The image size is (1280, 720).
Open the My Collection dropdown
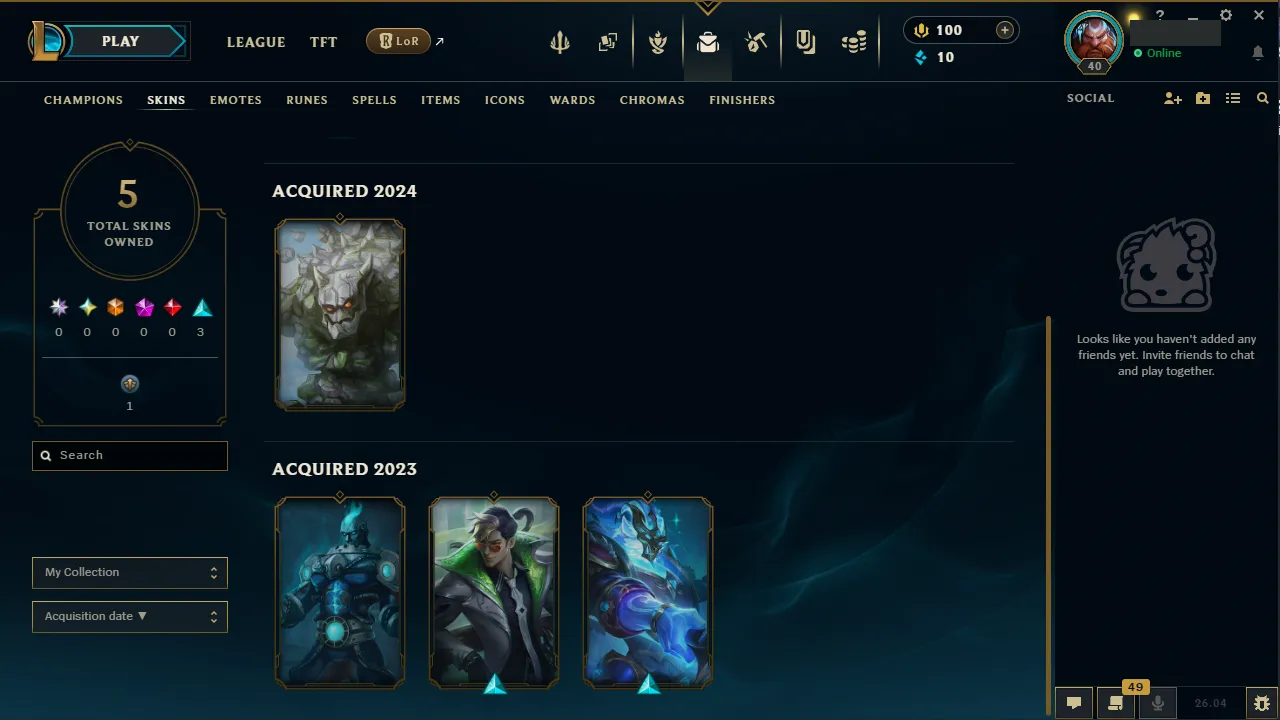point(129,572)
